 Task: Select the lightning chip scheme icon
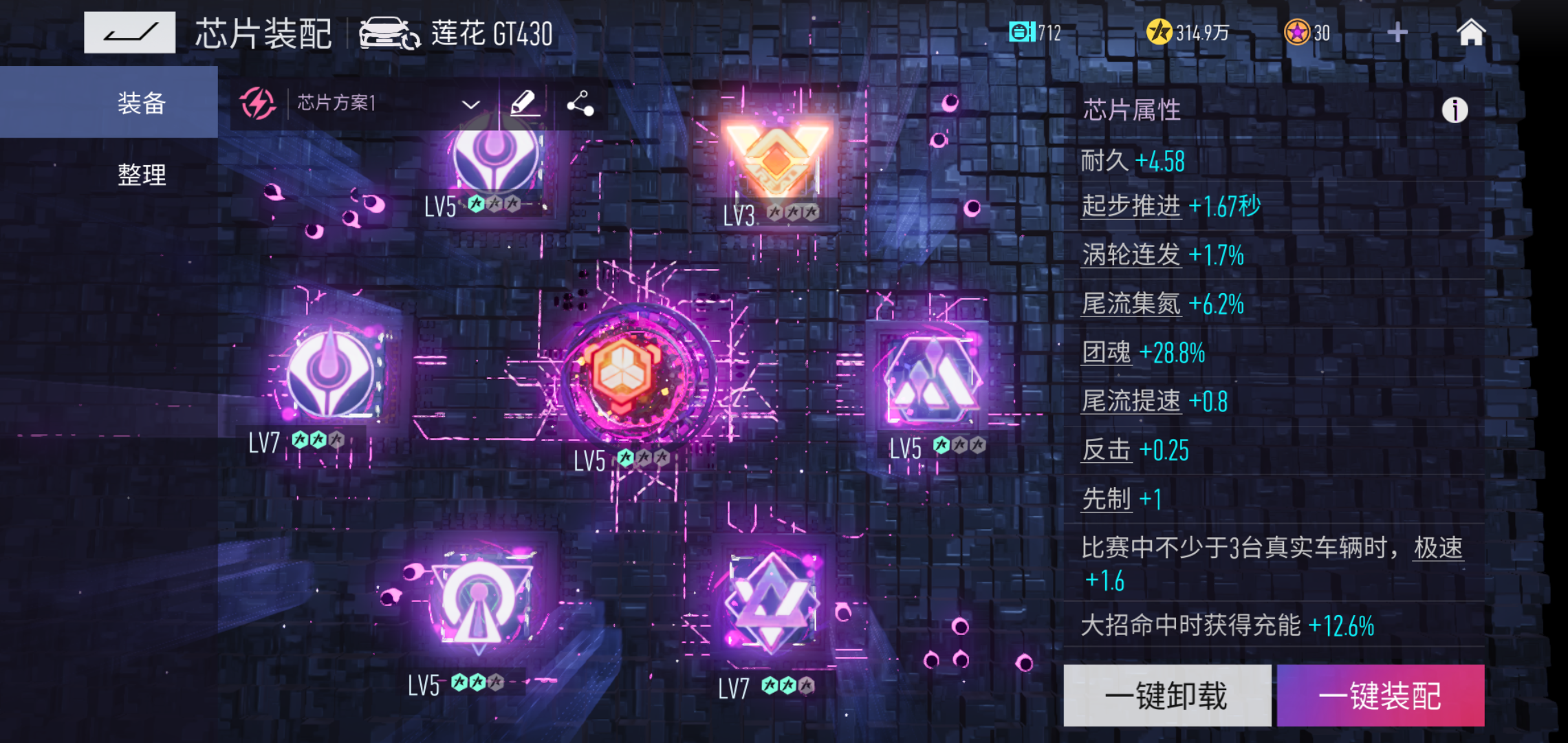click(258, 104)
